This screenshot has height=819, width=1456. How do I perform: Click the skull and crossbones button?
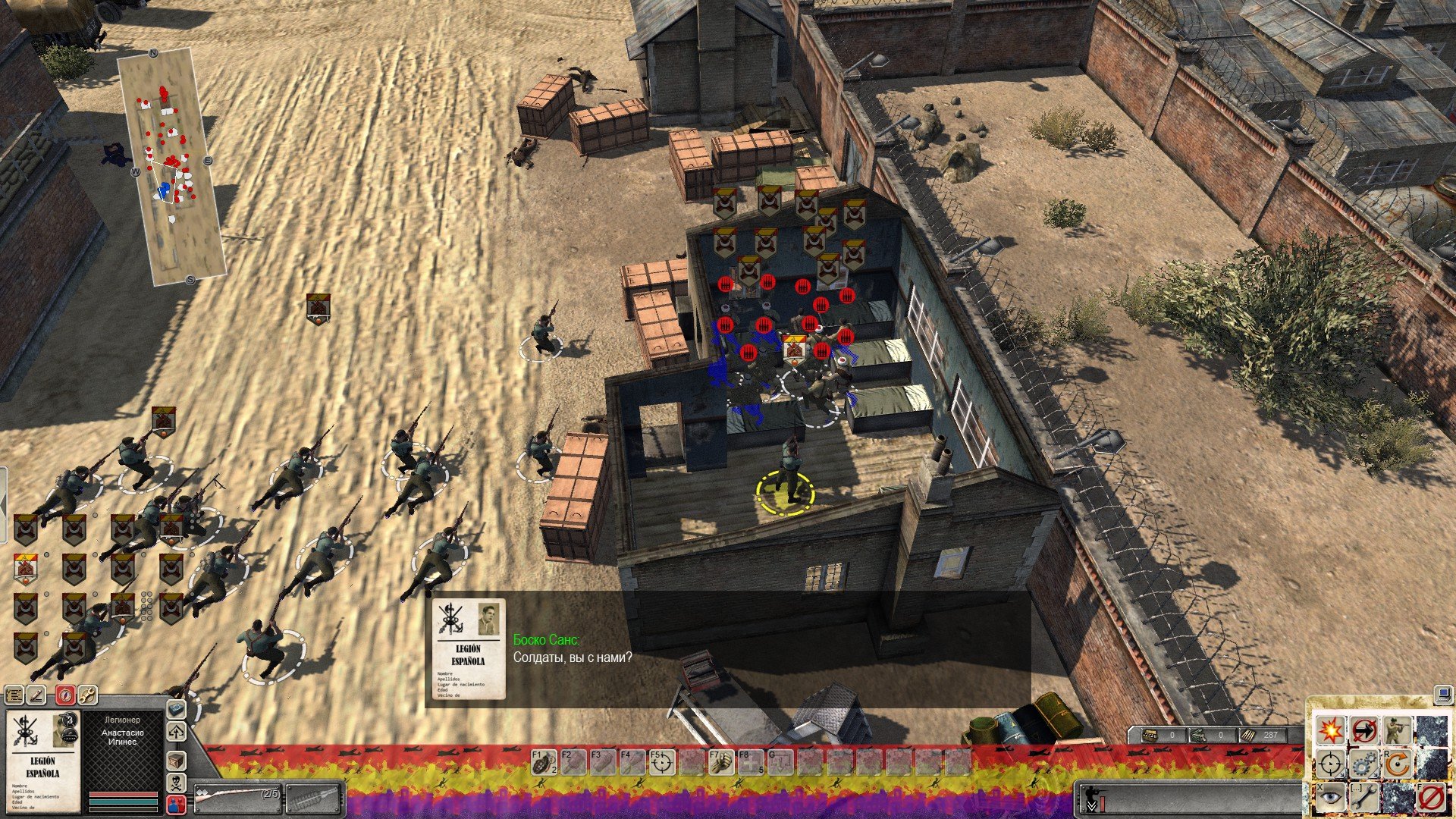177,782
